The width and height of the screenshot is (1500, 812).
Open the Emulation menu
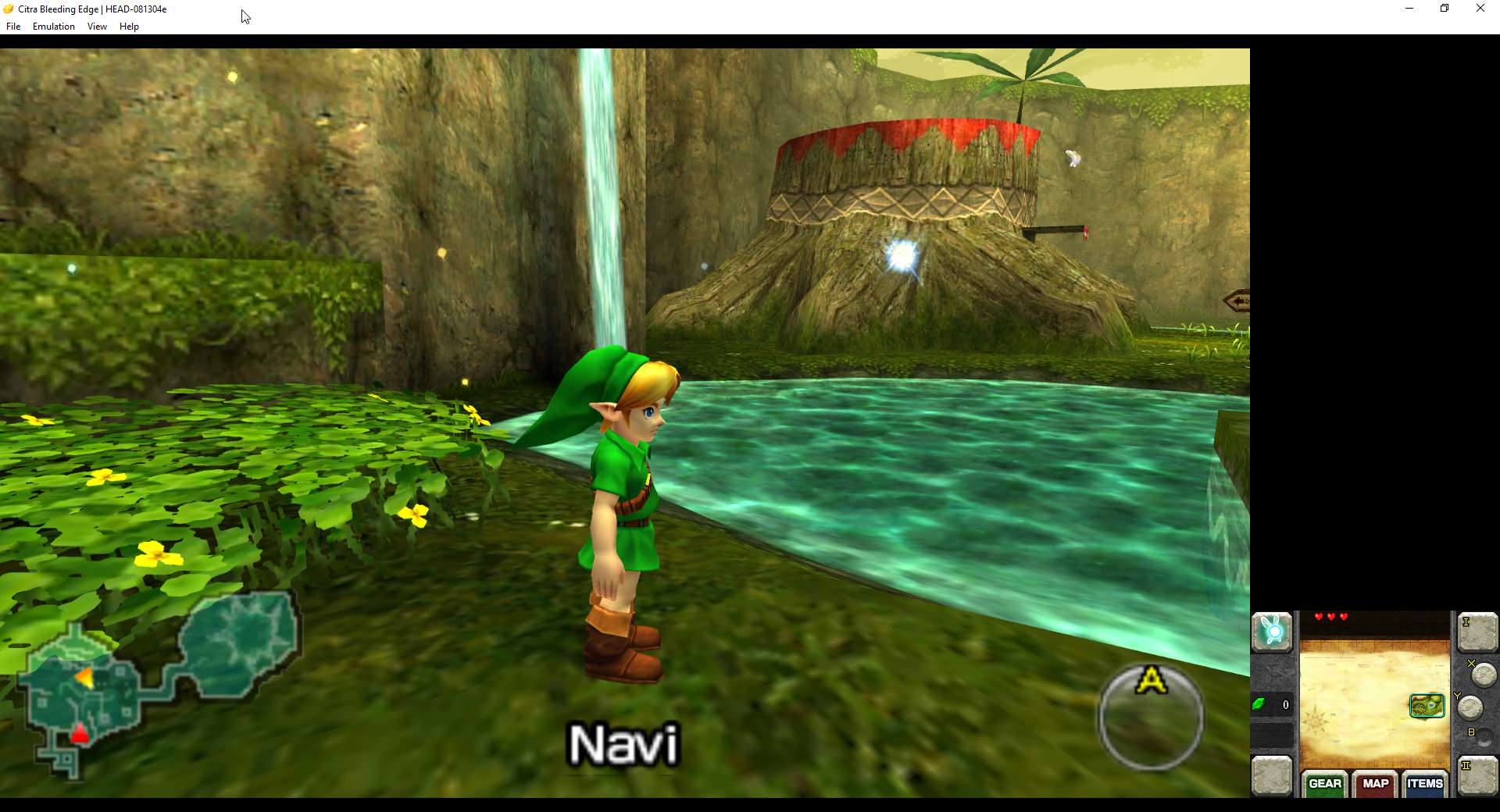[x=52, y=26]
